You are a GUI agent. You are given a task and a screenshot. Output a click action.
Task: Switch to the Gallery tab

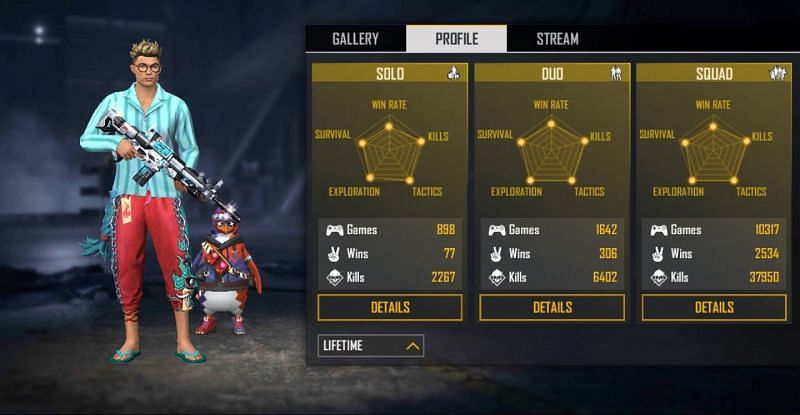click(x=355, y=39)
